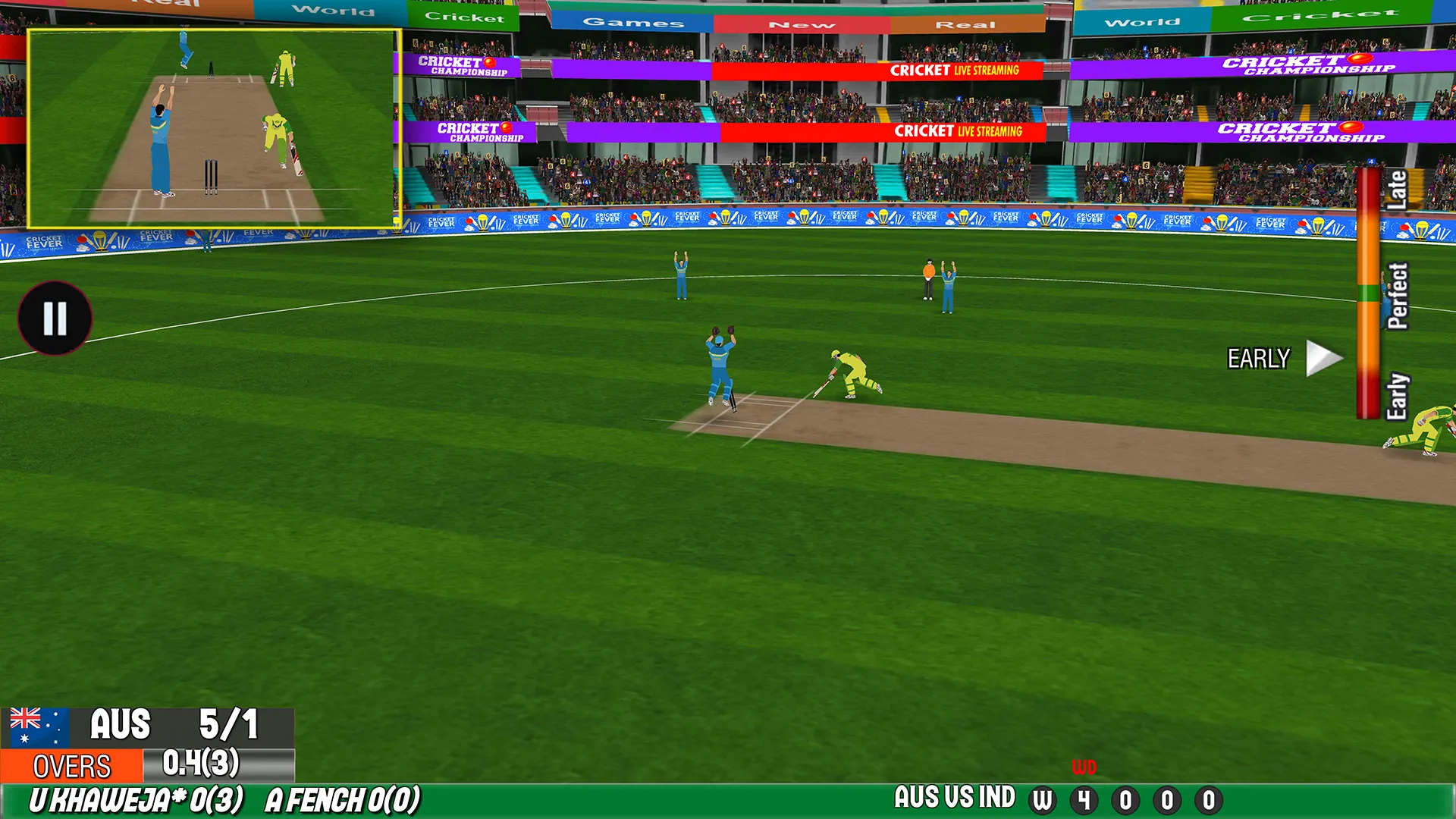The height and width of the screenshot is (819, 1456).
Task: Expand the AUS VS IND over summary bar
Action: 954,799
